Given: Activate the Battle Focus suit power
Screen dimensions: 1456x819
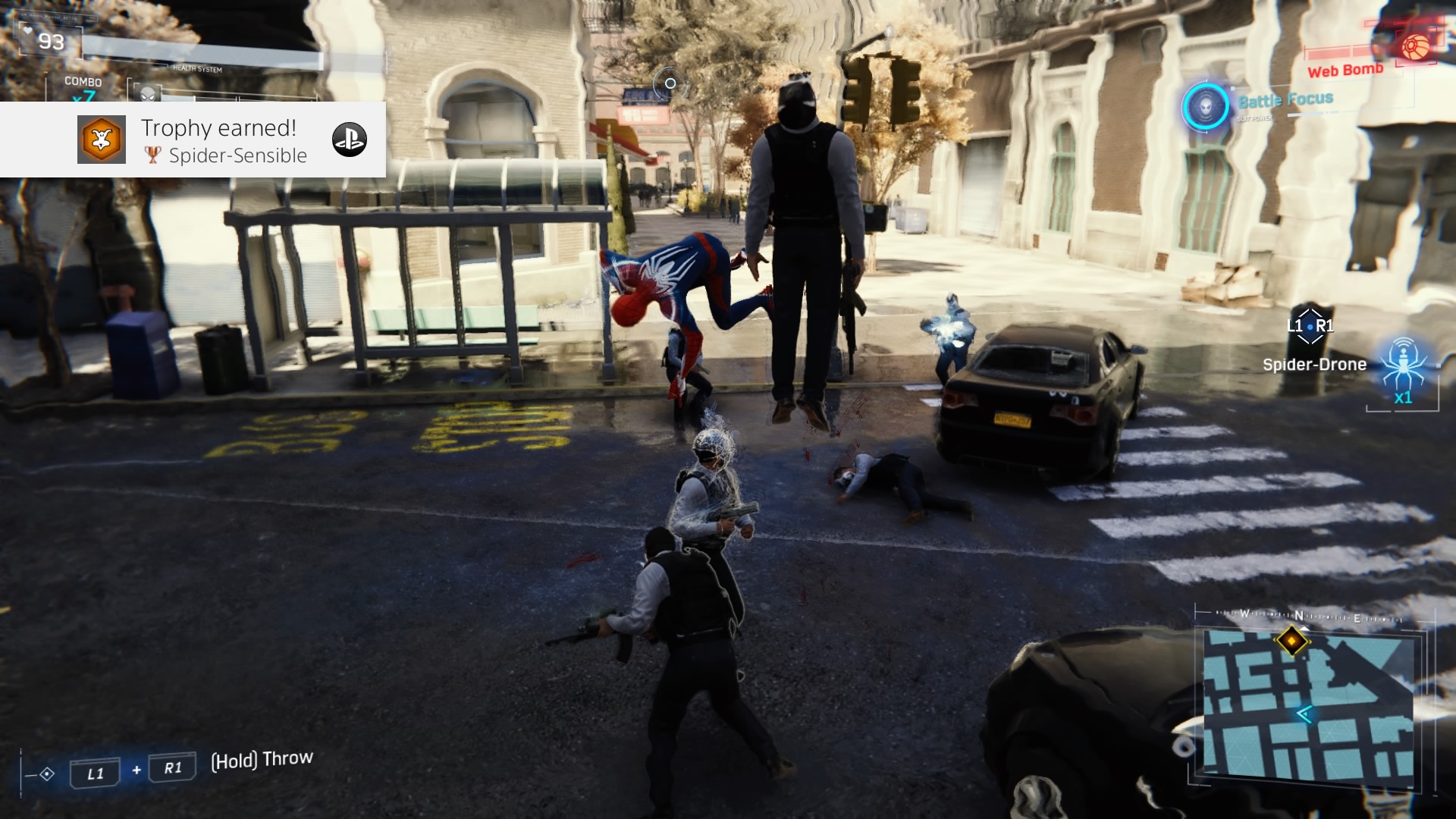Looking at the screenshot, I should pos(1205,106).
